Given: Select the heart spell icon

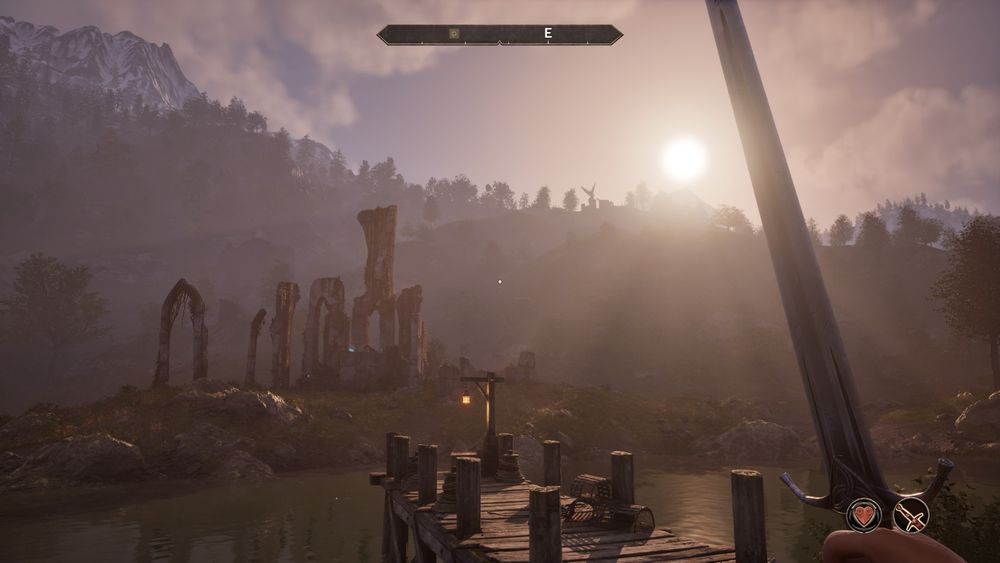Looking at the screenshot, I should tap(864, 515).
